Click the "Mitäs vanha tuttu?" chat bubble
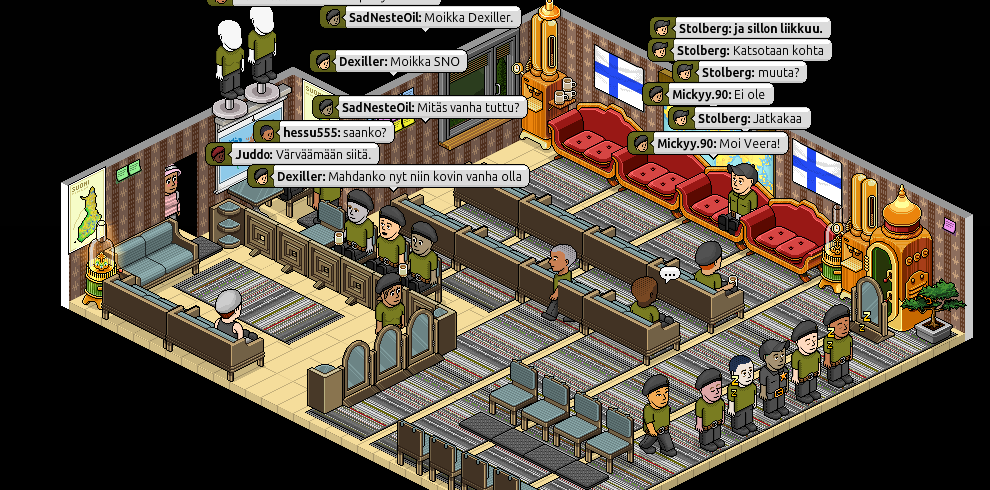The image size is (990, 490). pyautogui.click(x=420, y=107)
